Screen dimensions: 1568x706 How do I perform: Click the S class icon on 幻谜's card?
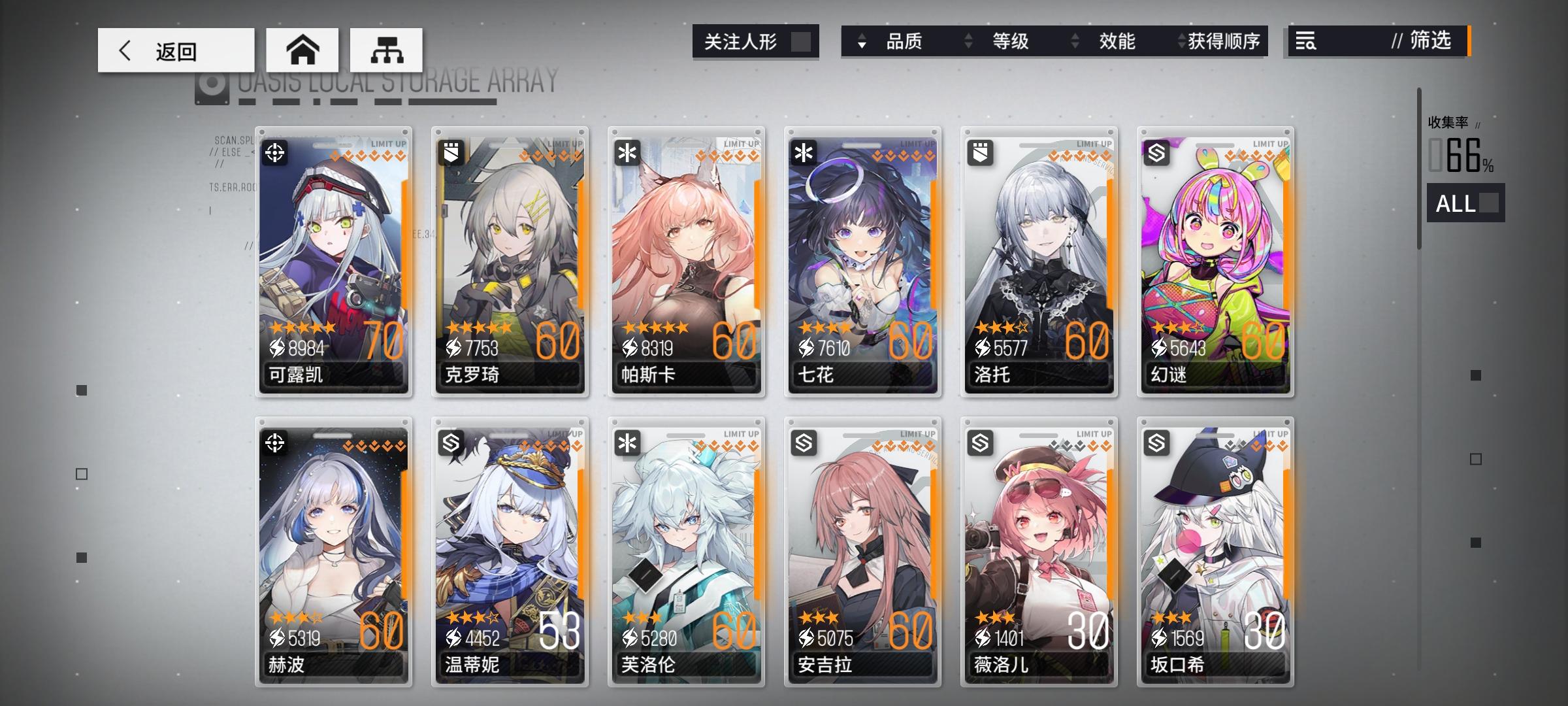coord(1158,155)
